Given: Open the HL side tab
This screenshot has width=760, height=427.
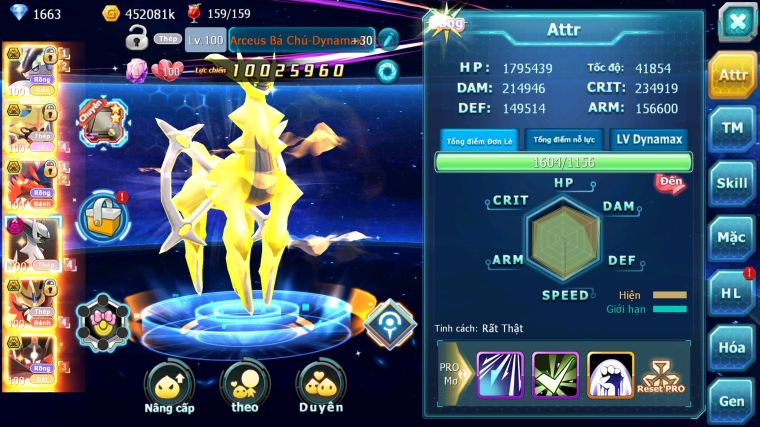Looking at the screenshot, I should [x=733, y=292].
